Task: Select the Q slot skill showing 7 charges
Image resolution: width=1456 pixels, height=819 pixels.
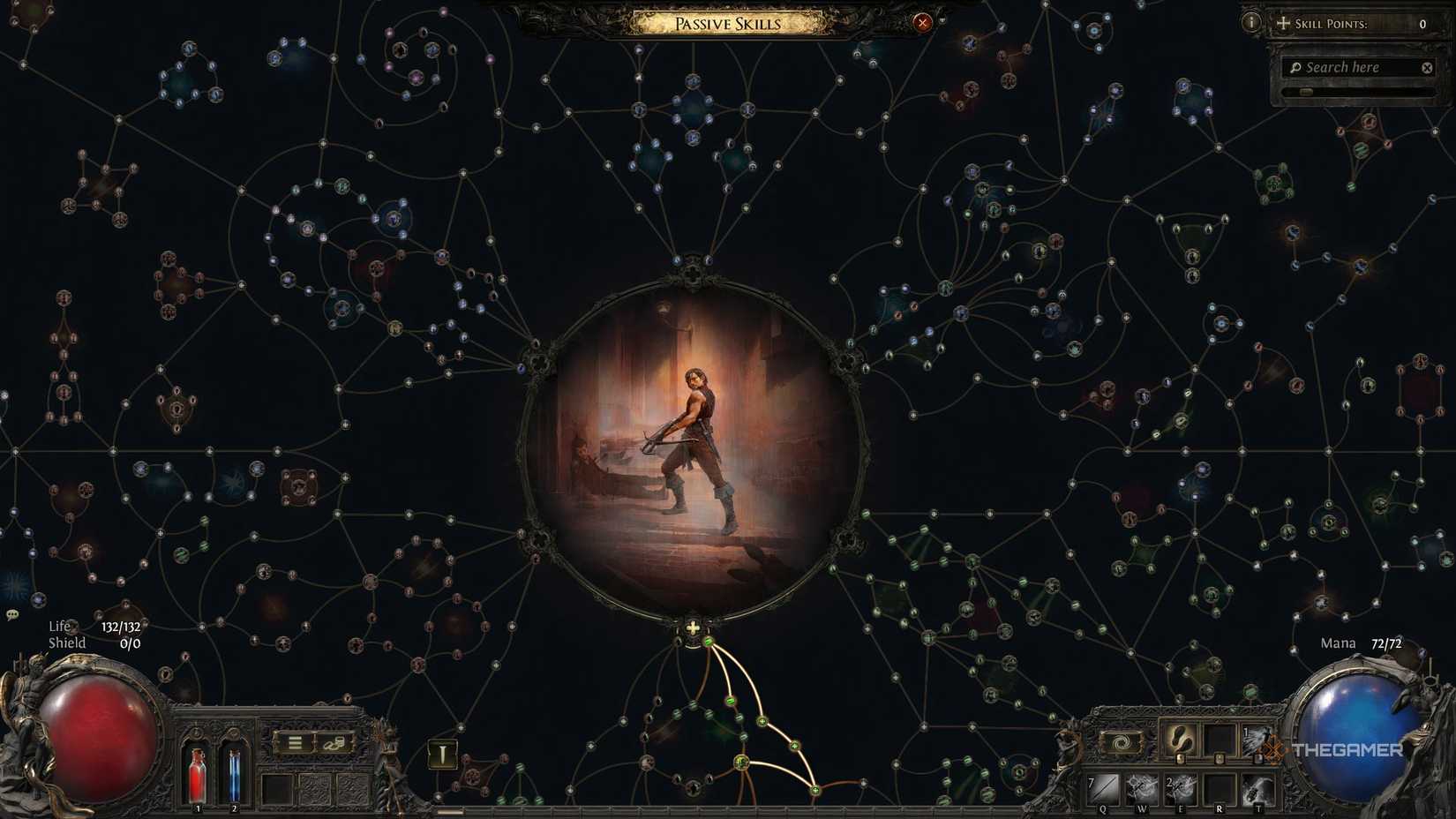Action: [x=1102, y=787]
